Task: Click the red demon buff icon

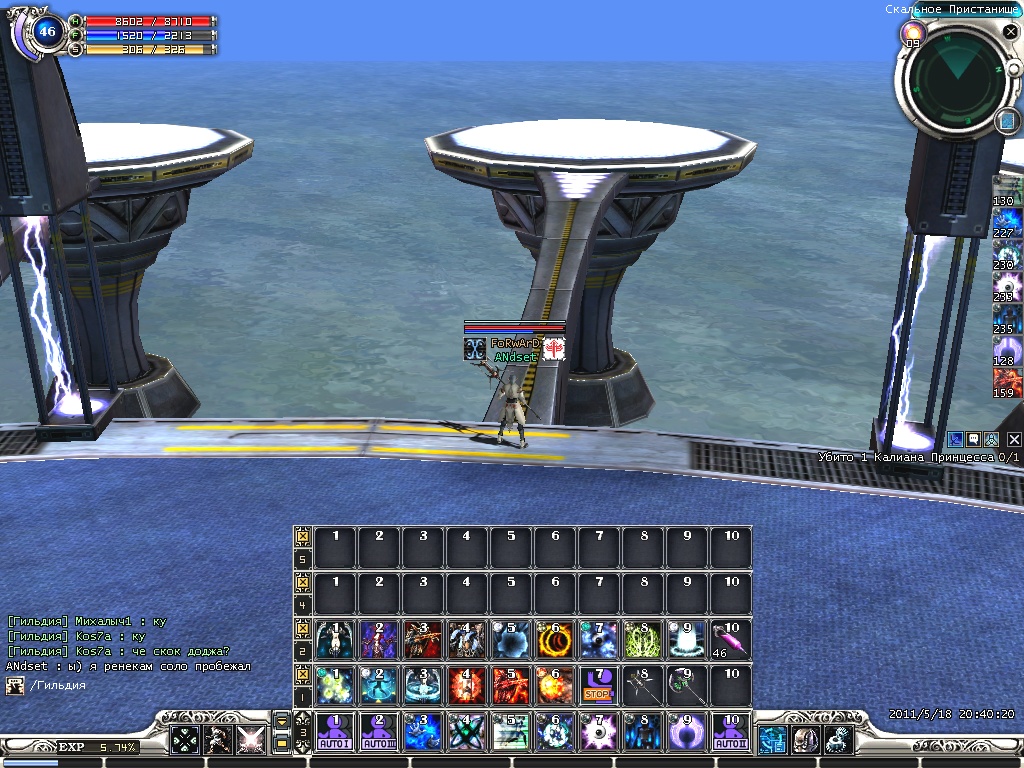Action: (x=1005, y=383)
